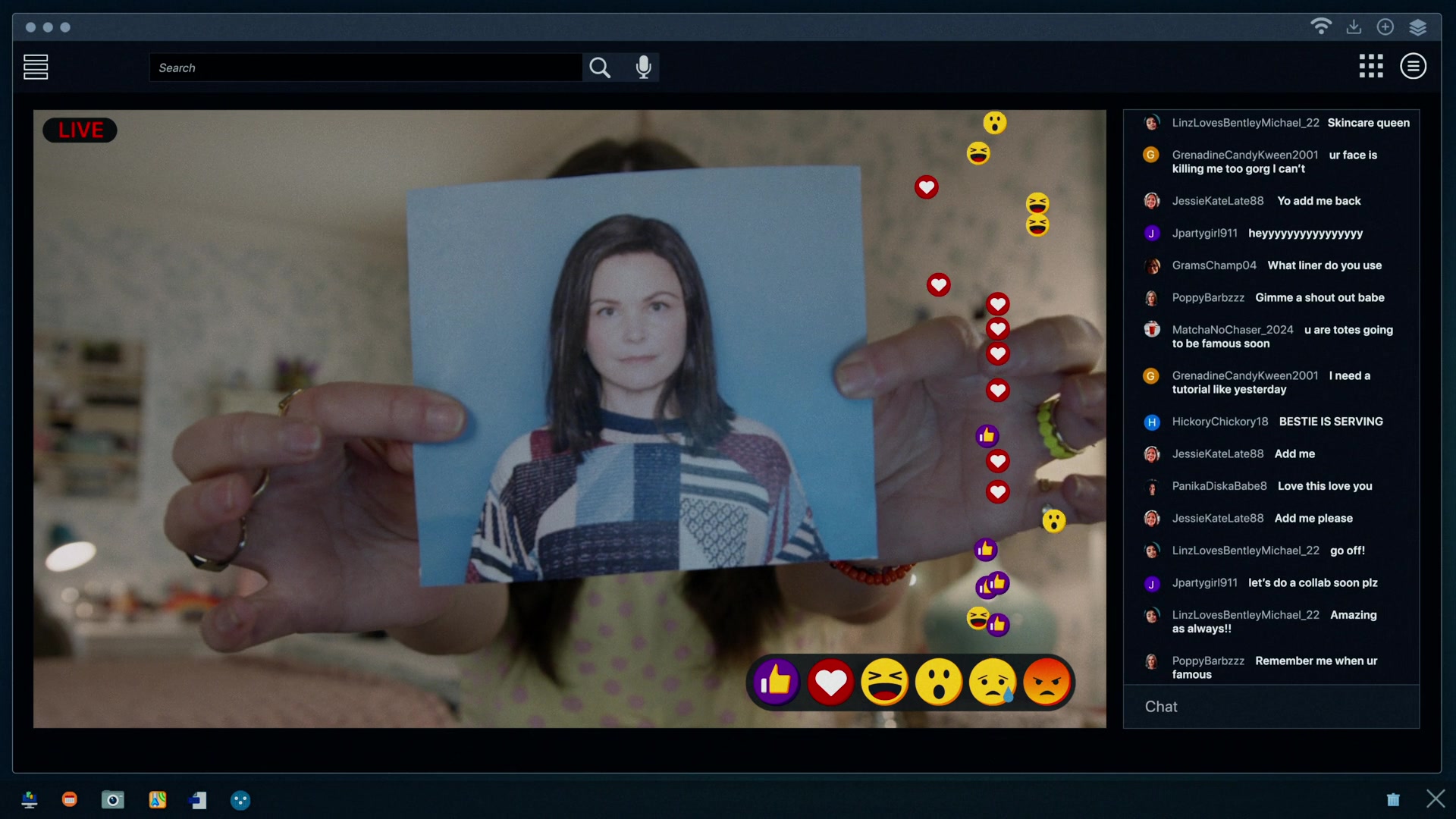
Task: Click the download icon in title bar
Action: point(1354,27)
